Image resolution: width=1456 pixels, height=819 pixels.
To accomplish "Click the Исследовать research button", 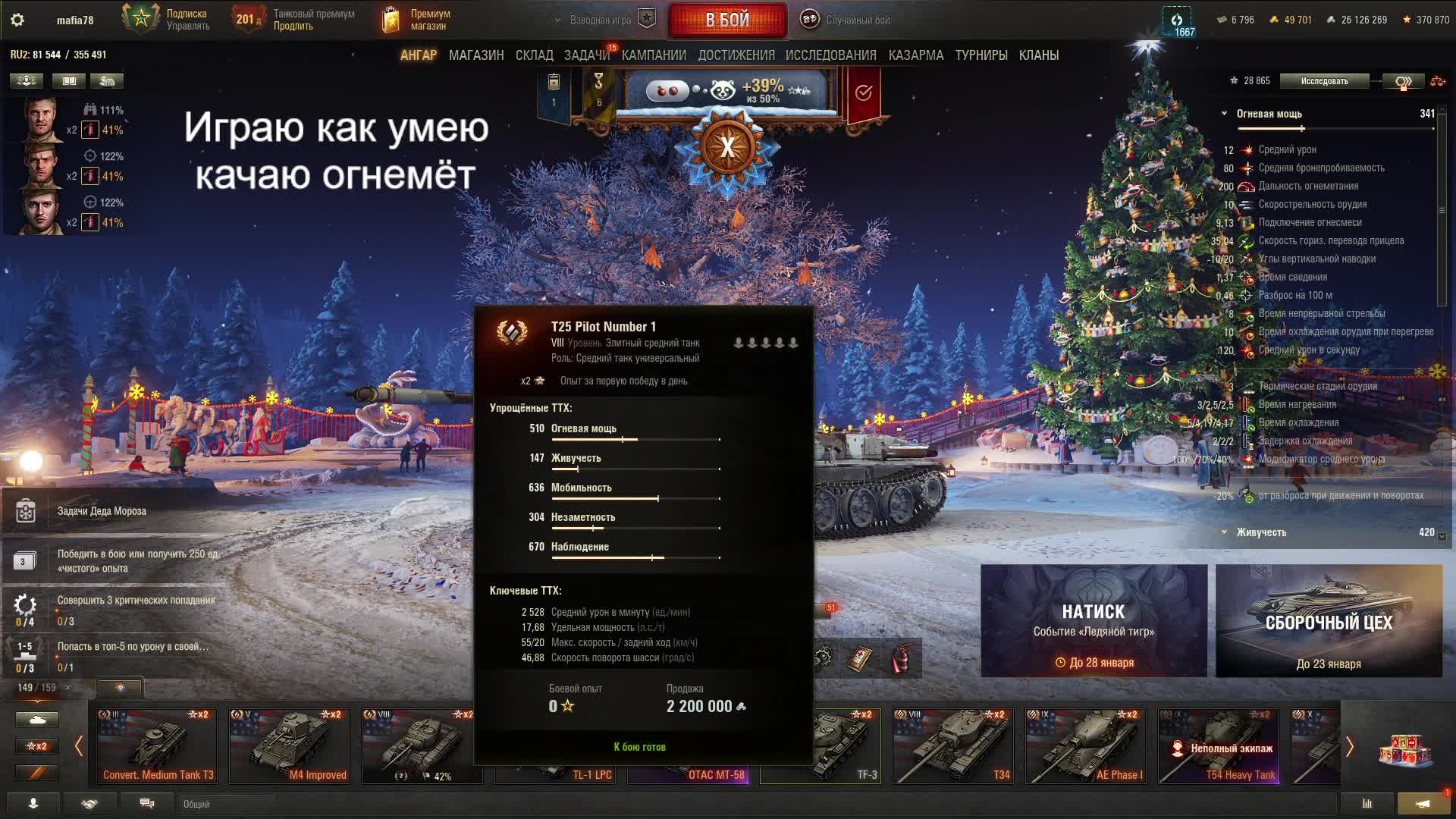I will pyautogui.click(x=1324, y=81).
